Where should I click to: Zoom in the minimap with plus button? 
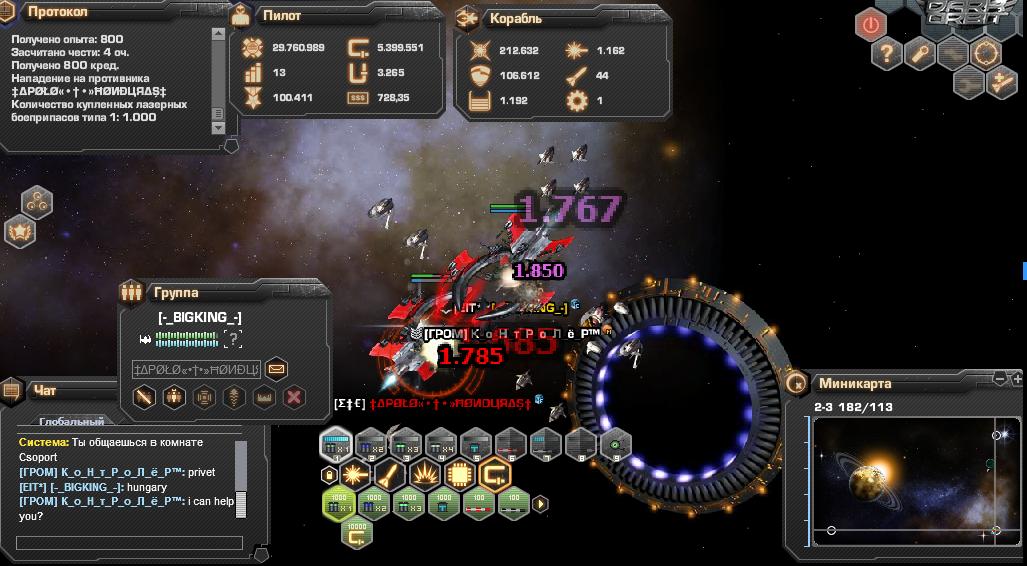click(x=1017, y=379)
